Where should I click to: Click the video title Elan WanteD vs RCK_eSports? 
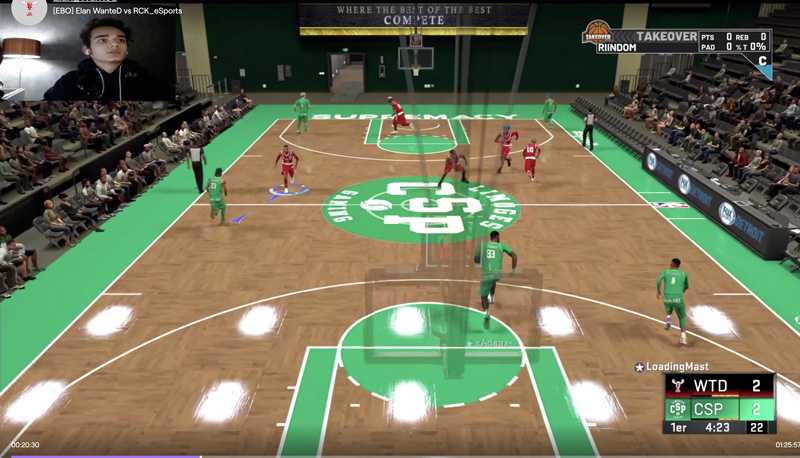[x=117, y=11]
